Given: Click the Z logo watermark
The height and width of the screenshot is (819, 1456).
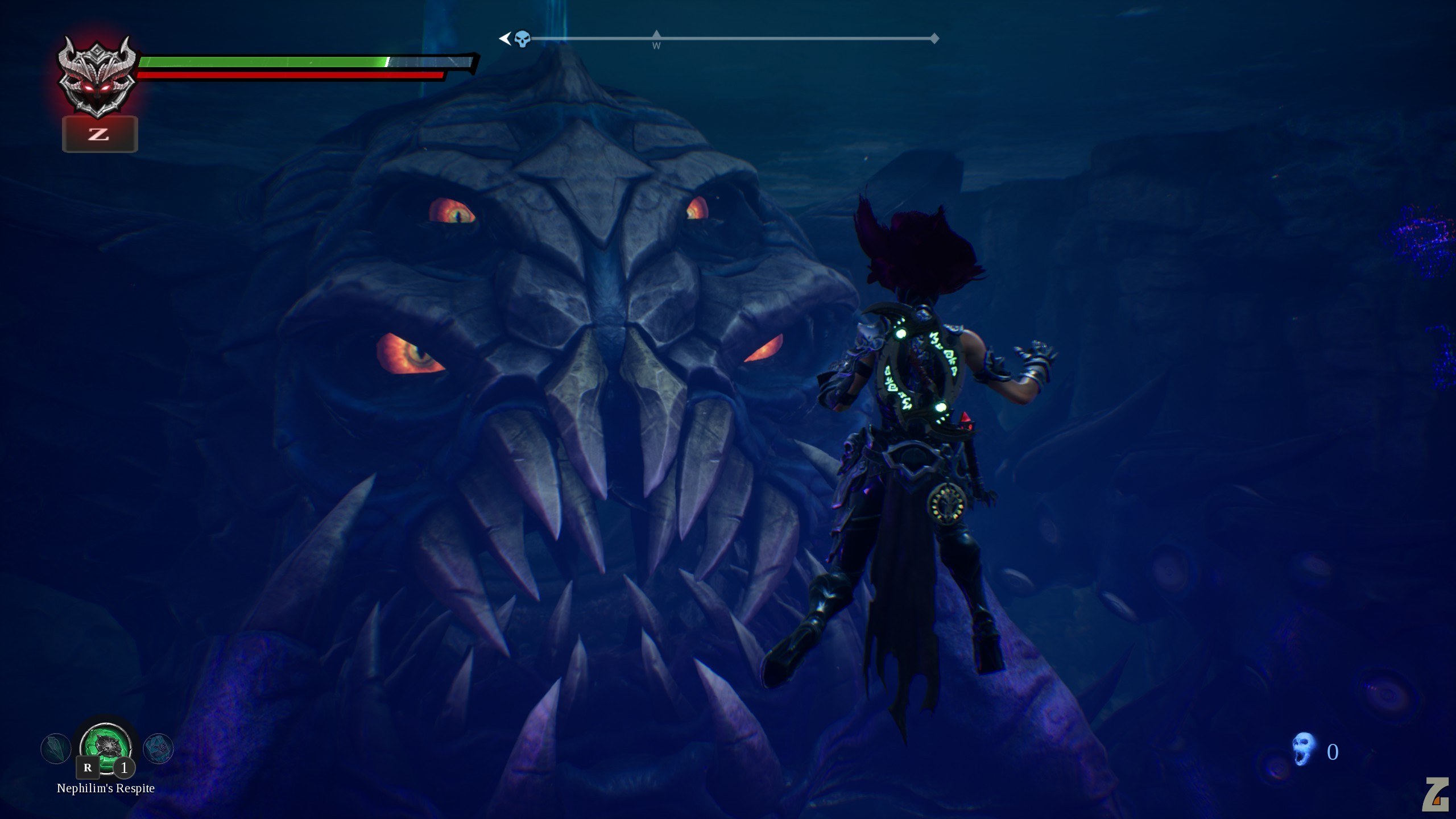Looking at the screenshot, I should (x=1434, y=794).
